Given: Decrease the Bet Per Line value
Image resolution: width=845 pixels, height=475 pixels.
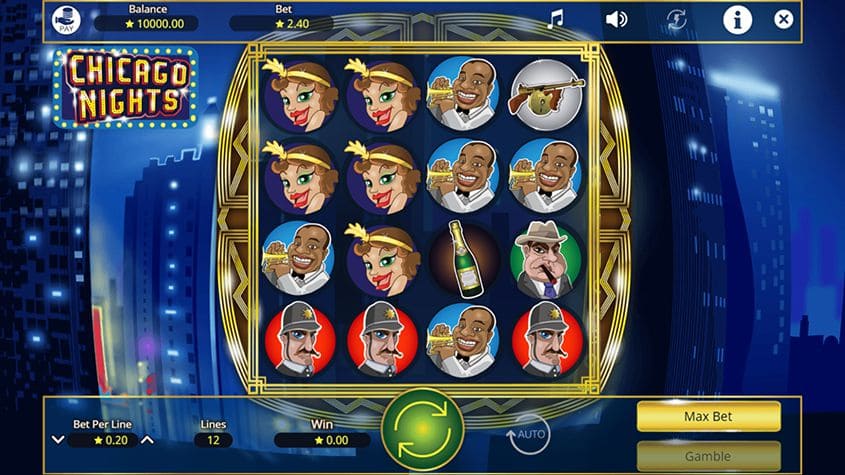Looking at the screenshot, I should (58, 440).
